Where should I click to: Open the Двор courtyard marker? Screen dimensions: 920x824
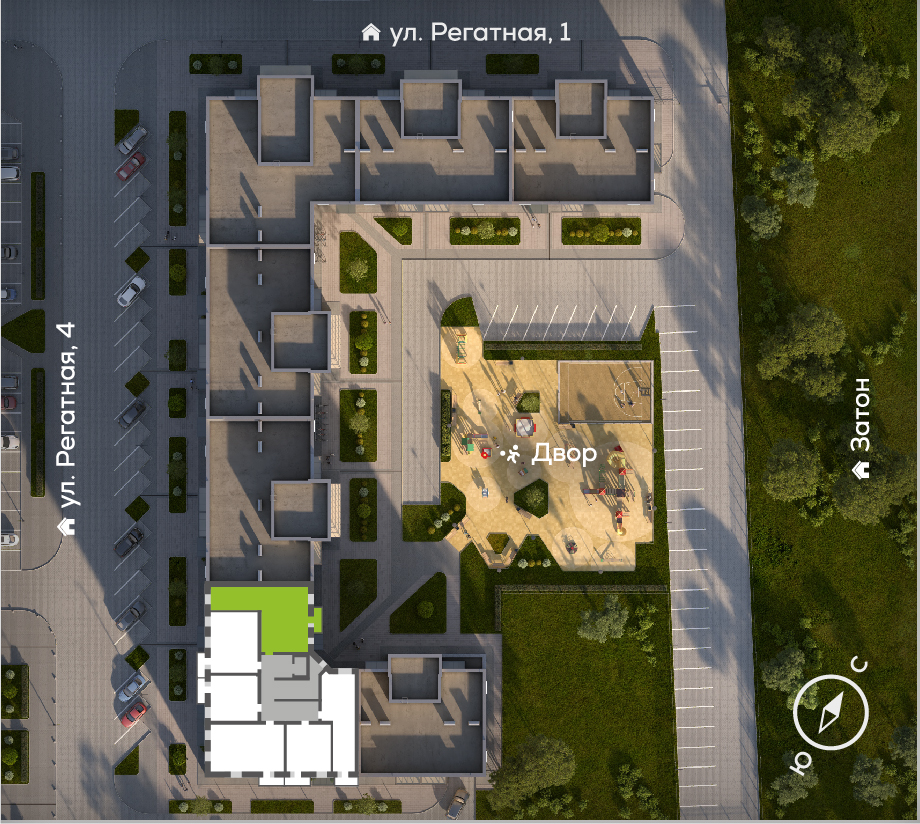tap(548, 454)
